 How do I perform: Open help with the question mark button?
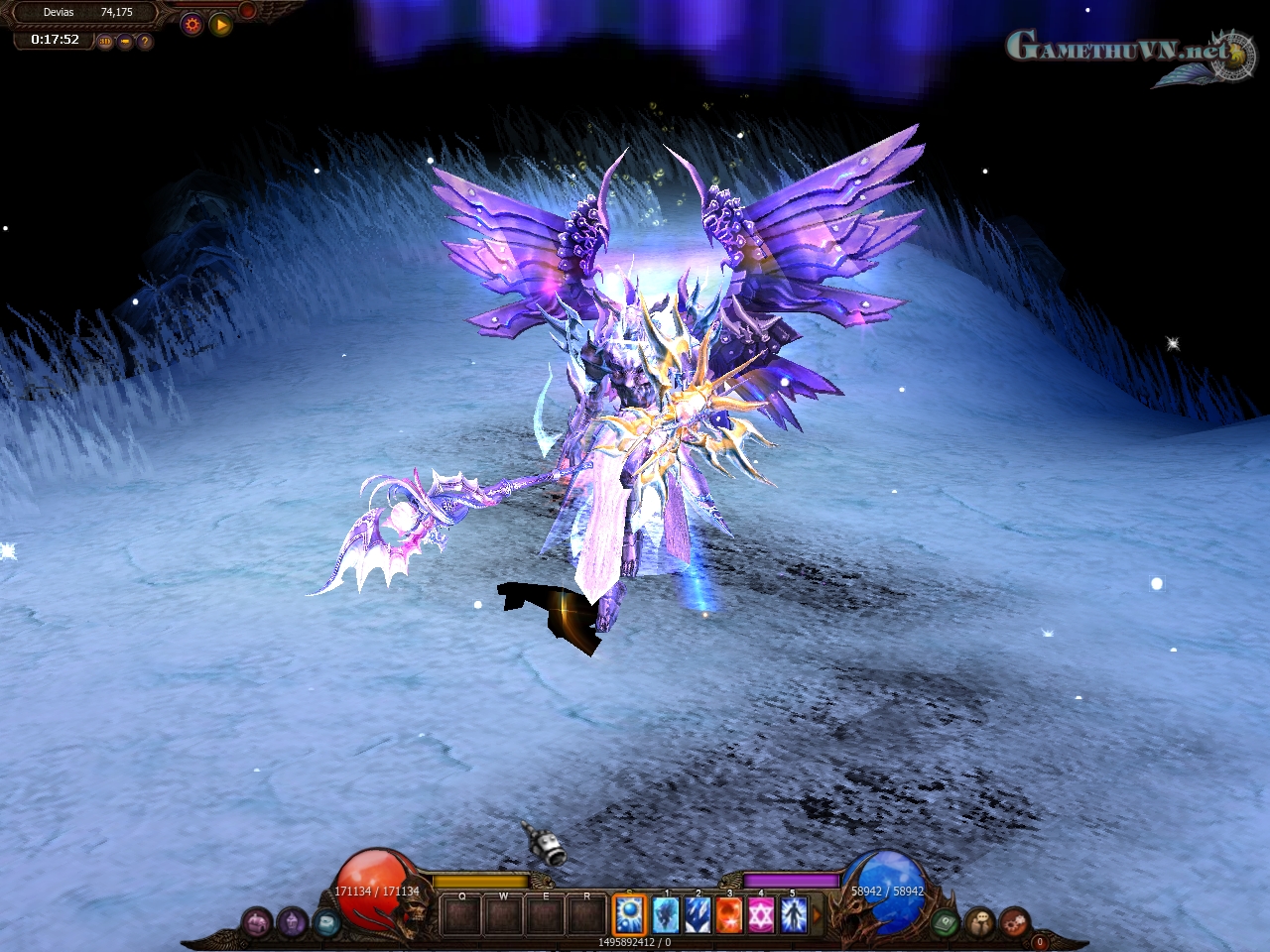click(x=145, y=42)
